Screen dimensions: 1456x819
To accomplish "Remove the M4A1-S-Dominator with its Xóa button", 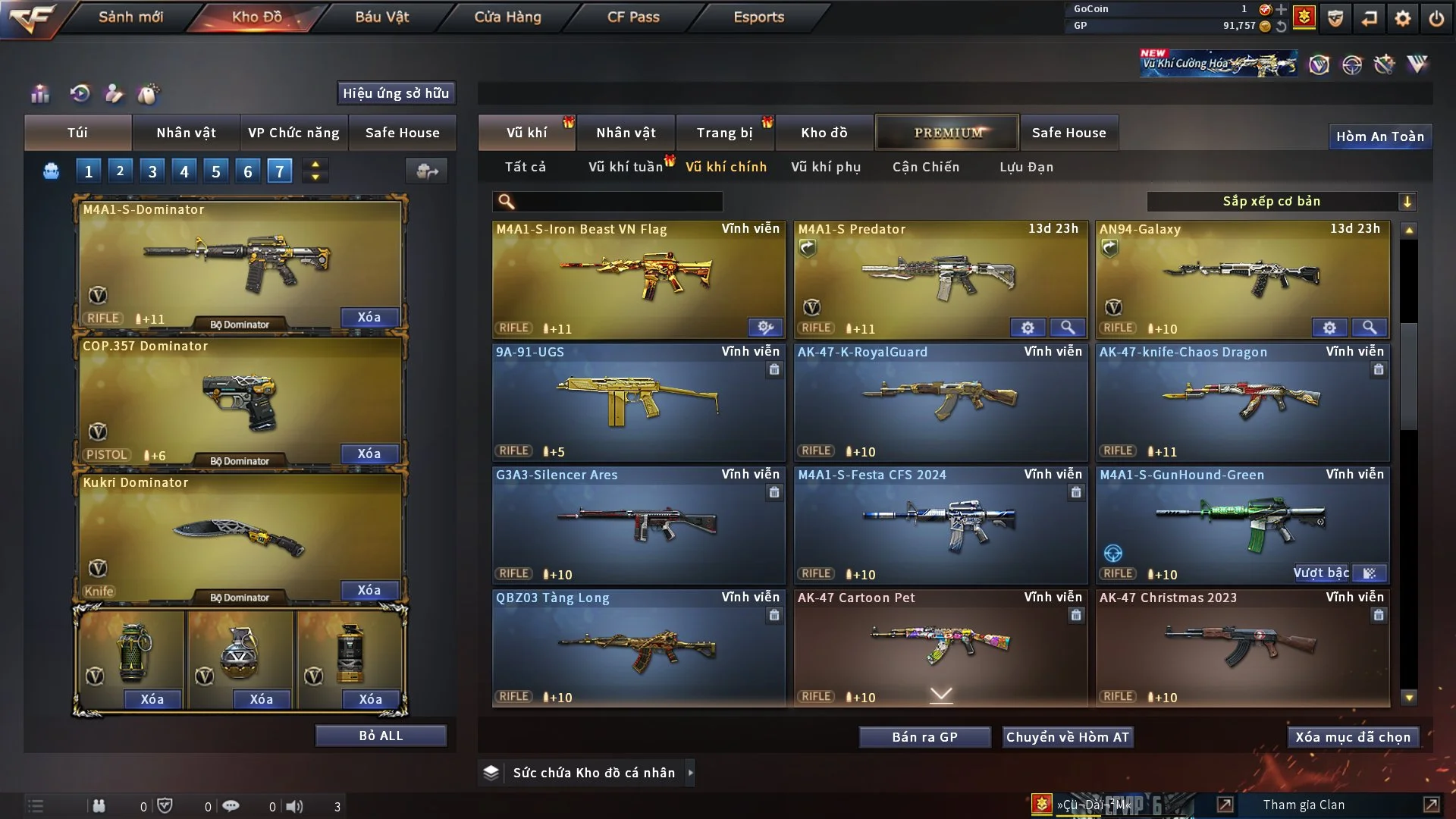I will [369, 317].
